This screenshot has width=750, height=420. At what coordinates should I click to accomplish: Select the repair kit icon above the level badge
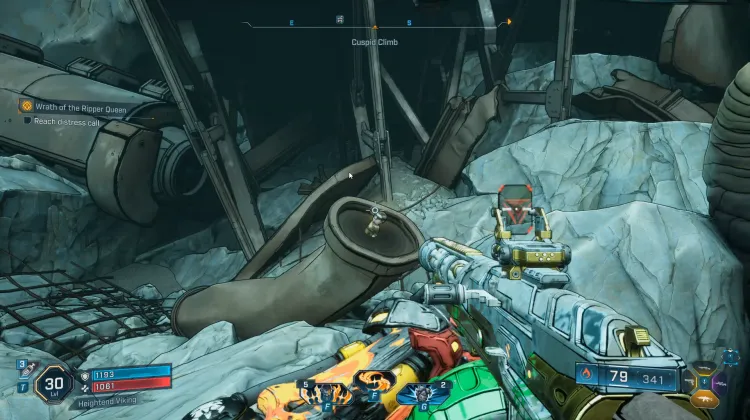point(22,366)
